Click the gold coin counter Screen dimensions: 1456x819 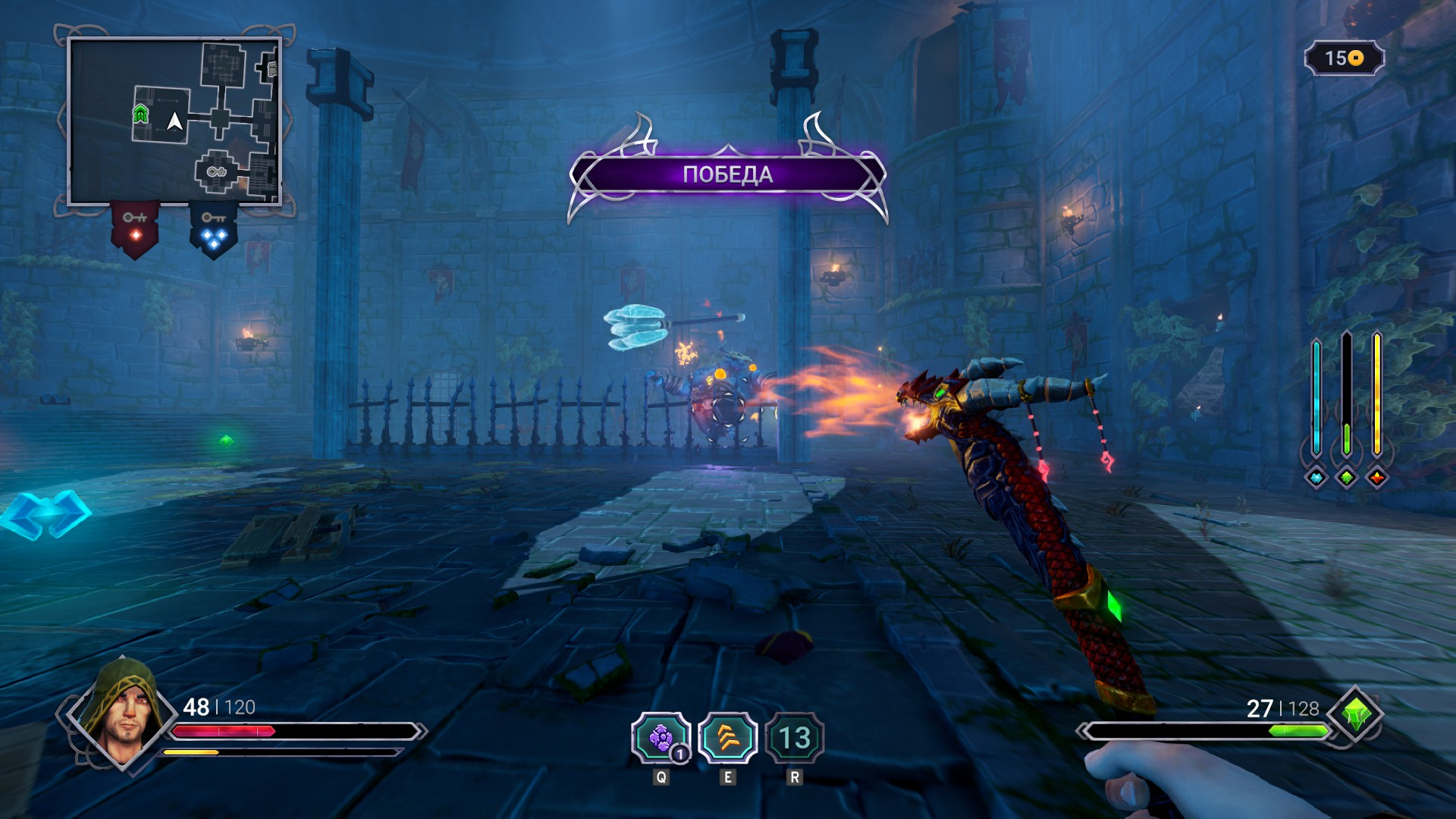pyautogui.click(x=1344, y=58)
